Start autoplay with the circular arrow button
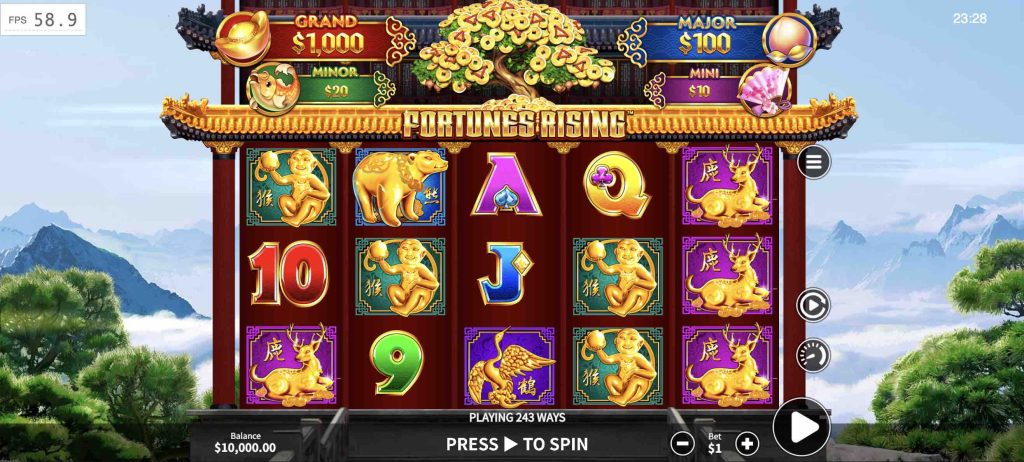 (813, 305)
